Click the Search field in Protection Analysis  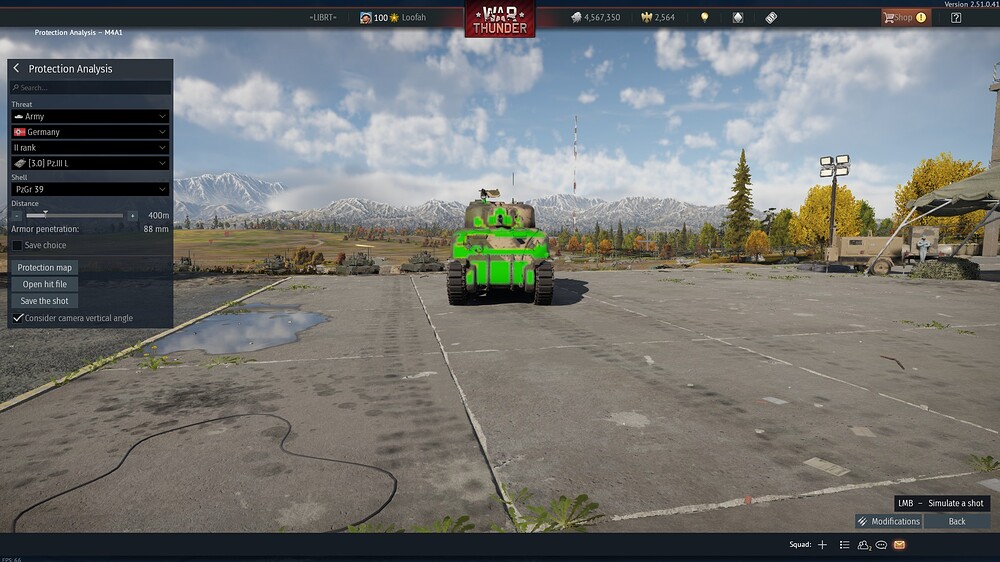90,88
